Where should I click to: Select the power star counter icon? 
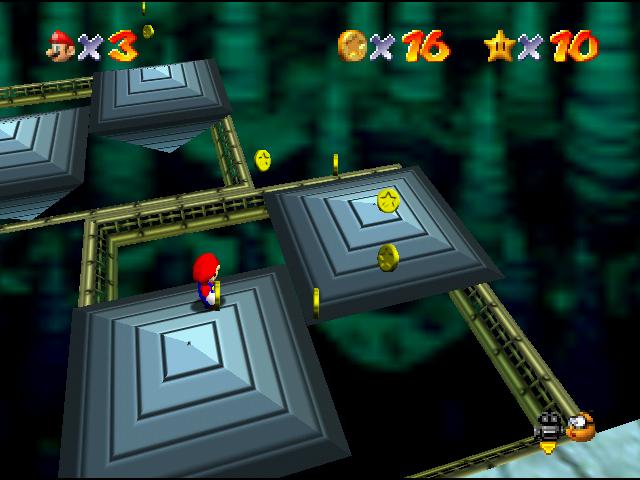499,45
